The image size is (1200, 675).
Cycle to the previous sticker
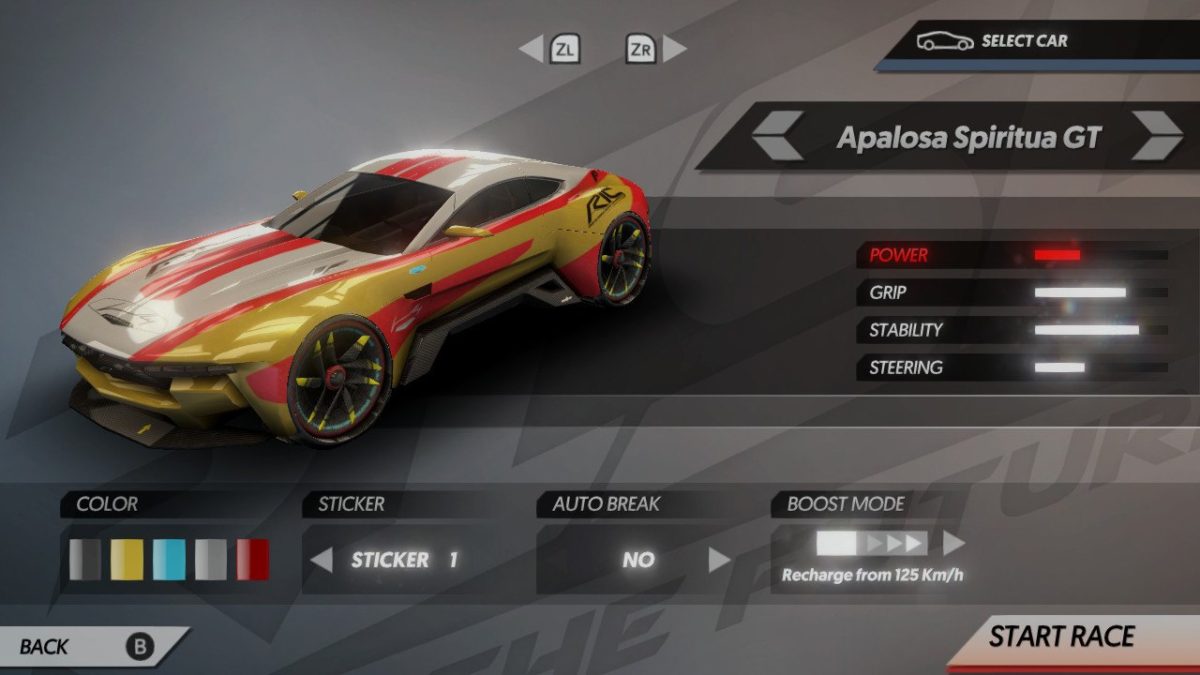321,560
